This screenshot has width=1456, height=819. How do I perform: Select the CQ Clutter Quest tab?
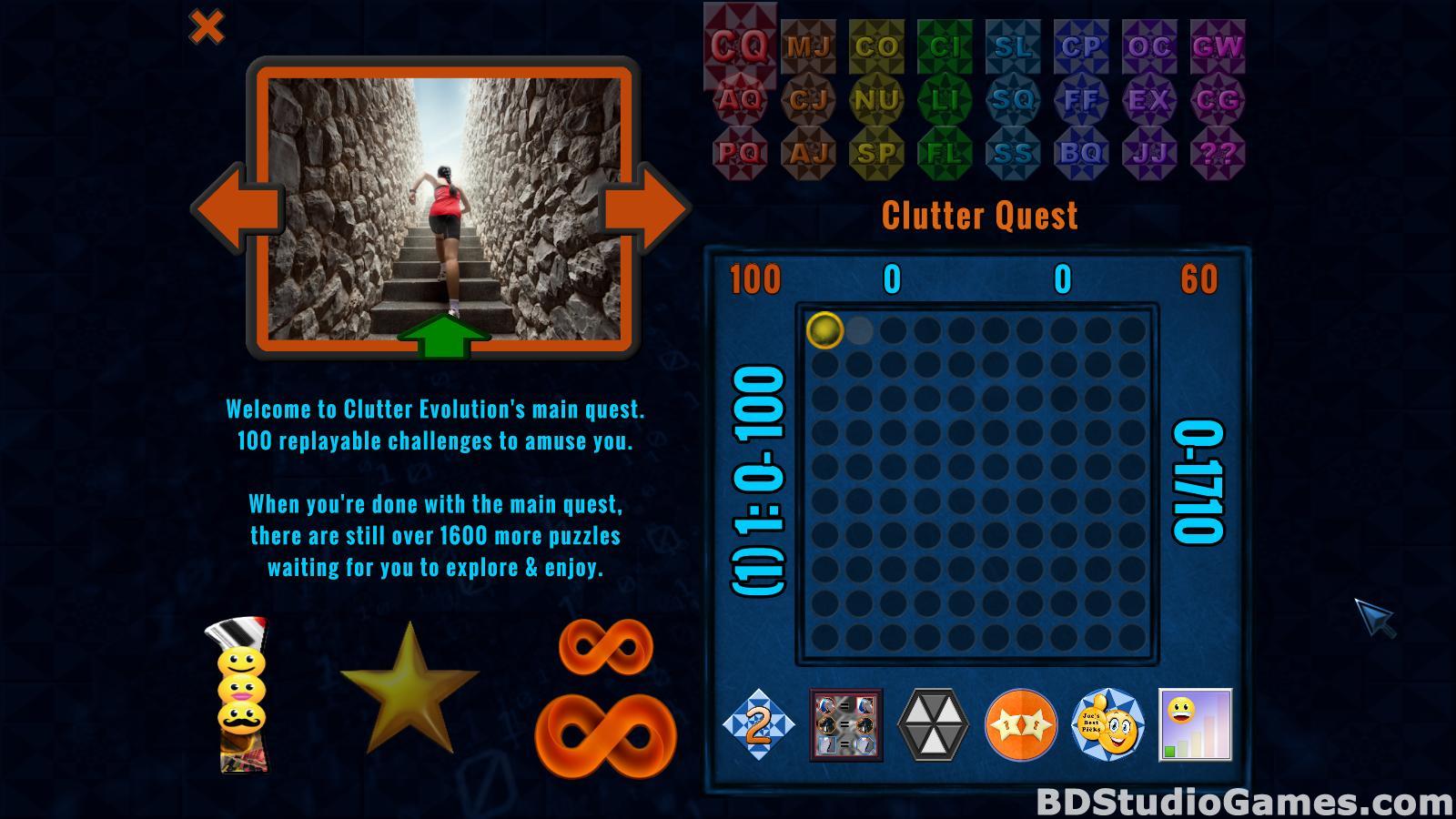[x=740, y=45]
